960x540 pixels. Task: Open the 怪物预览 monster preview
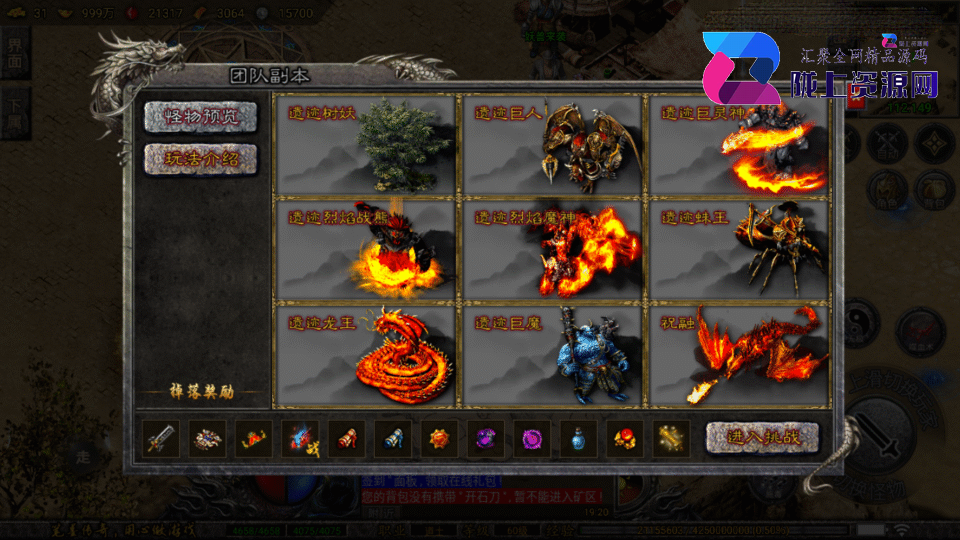coord(201,116)
